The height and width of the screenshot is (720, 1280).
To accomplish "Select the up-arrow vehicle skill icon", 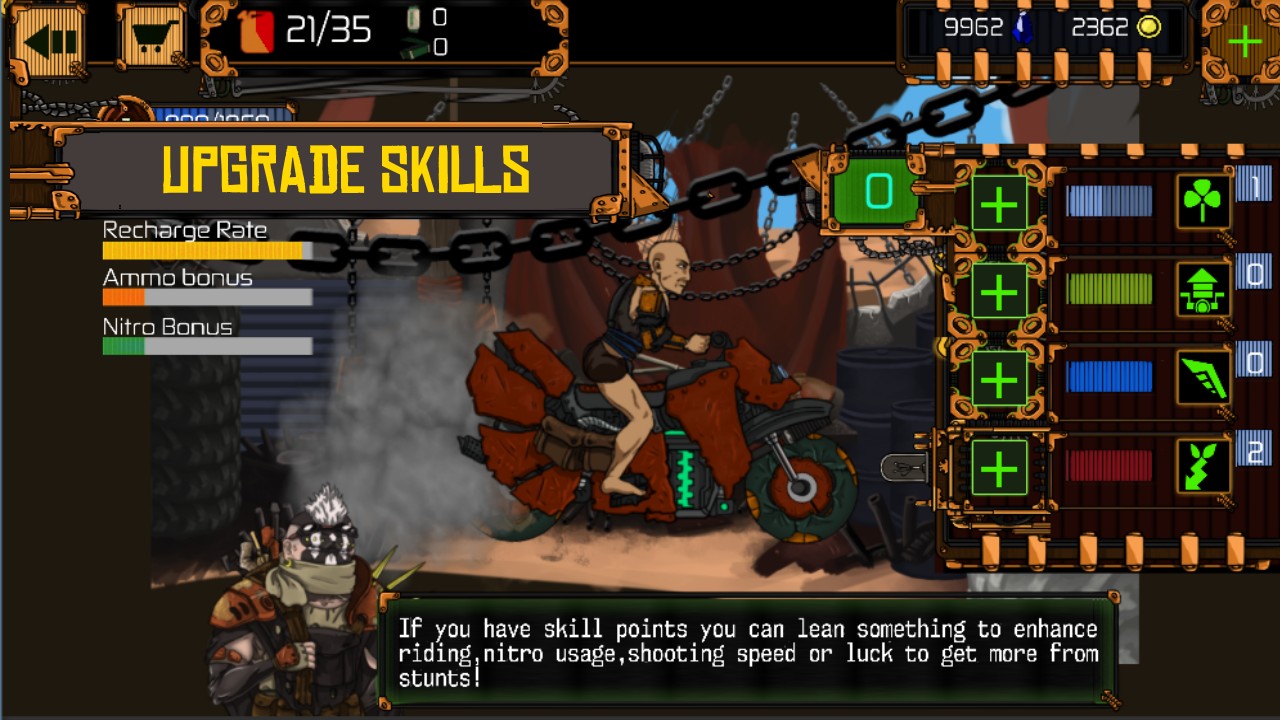I will click(1203, 290).
